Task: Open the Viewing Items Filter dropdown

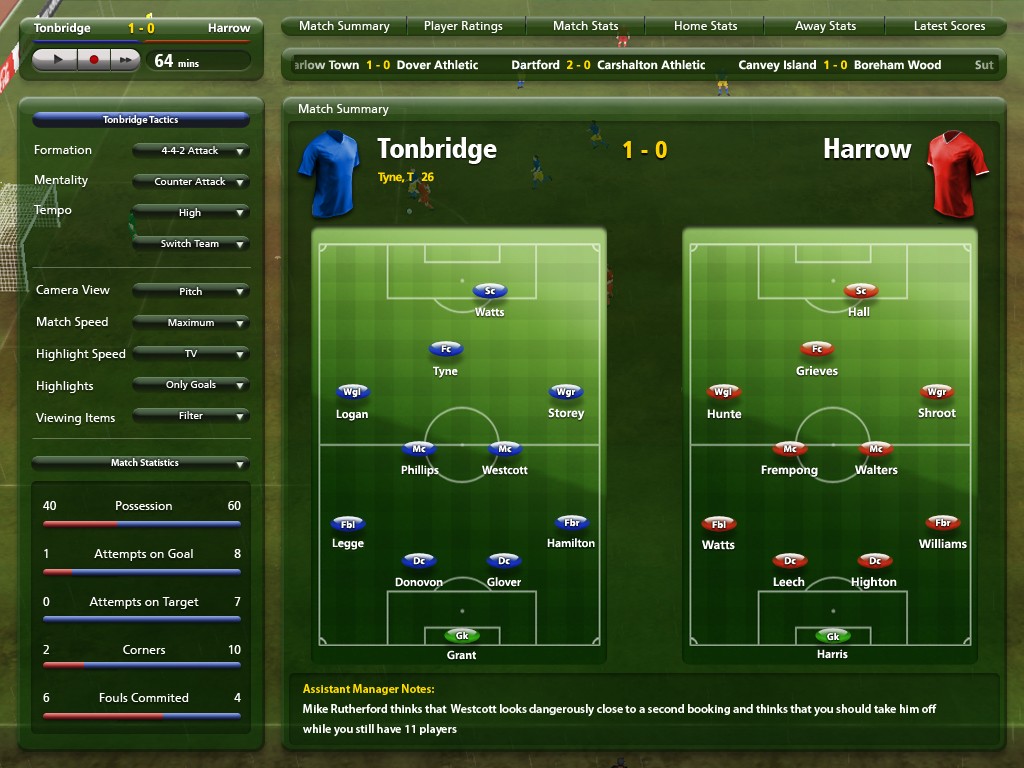Action: [x=190, y=416]
